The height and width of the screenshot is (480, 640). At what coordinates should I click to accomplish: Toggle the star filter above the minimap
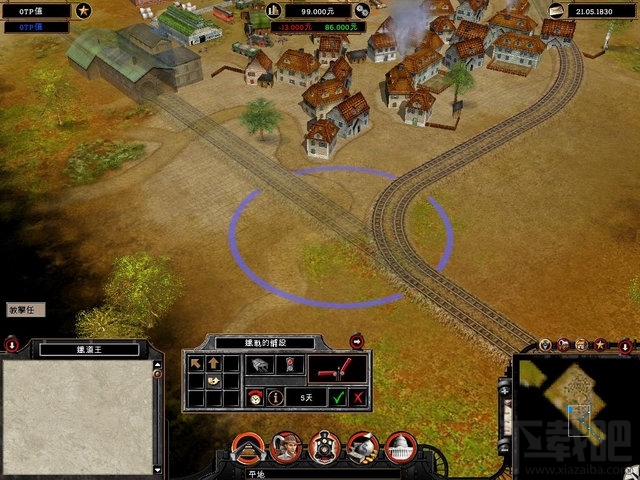[600, 345]
